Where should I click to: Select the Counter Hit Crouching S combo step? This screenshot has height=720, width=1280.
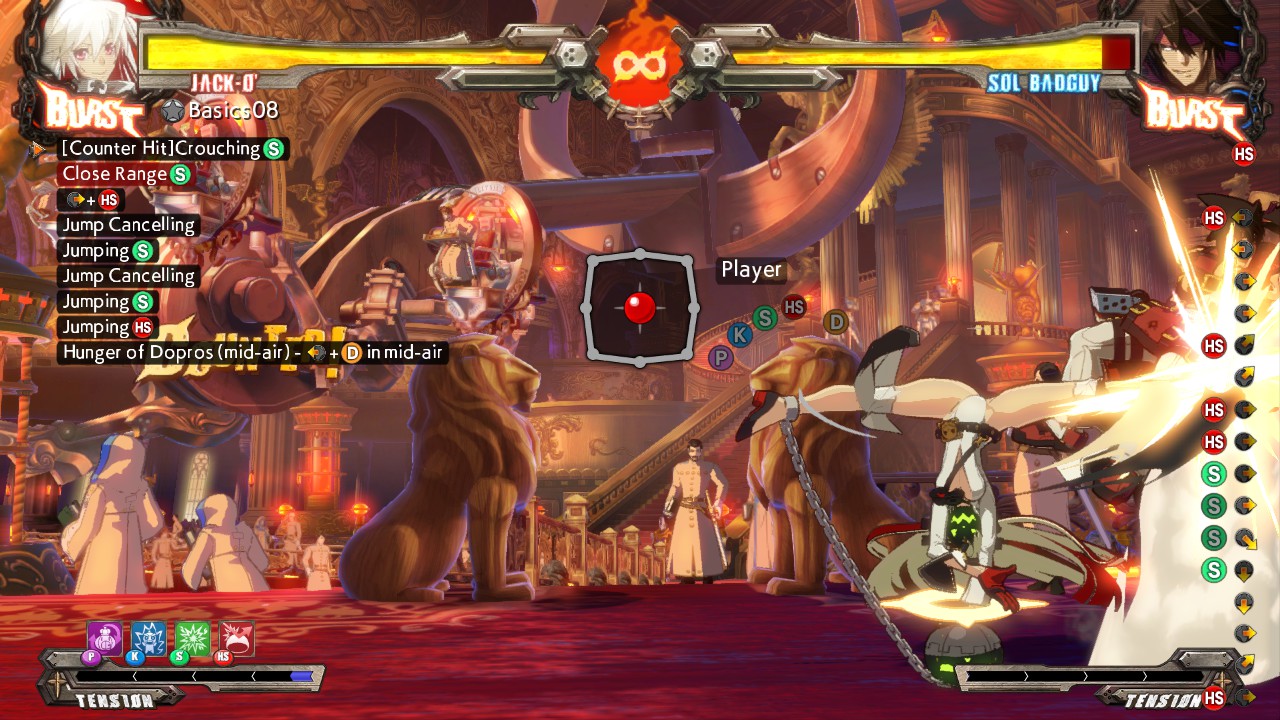pyautogui.click(x=172, y=149)
